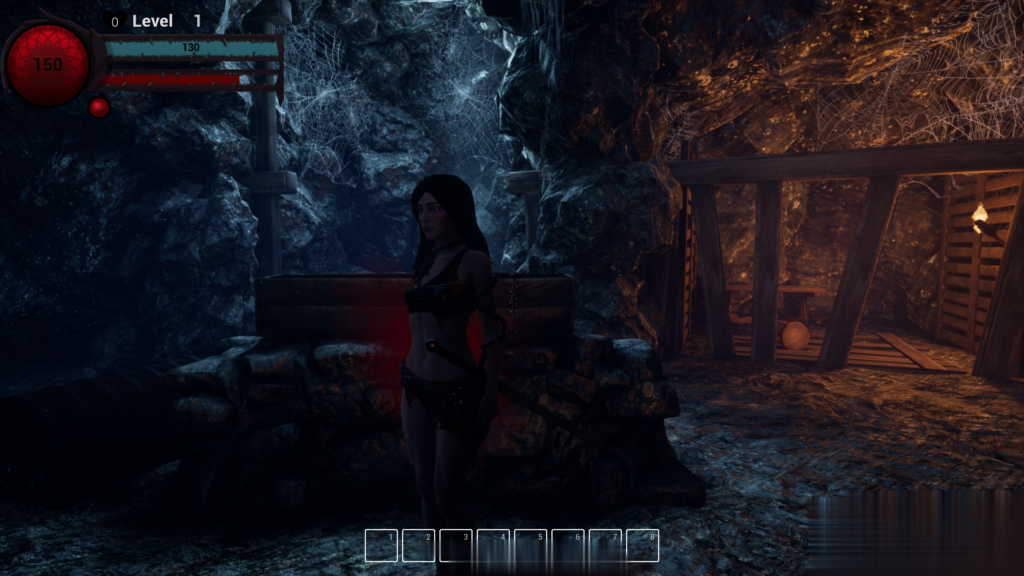The height and width of the screenshot is (576, 1024).
Task: Choose quick slot 7 on the hotbar
Action: [605, 545]
